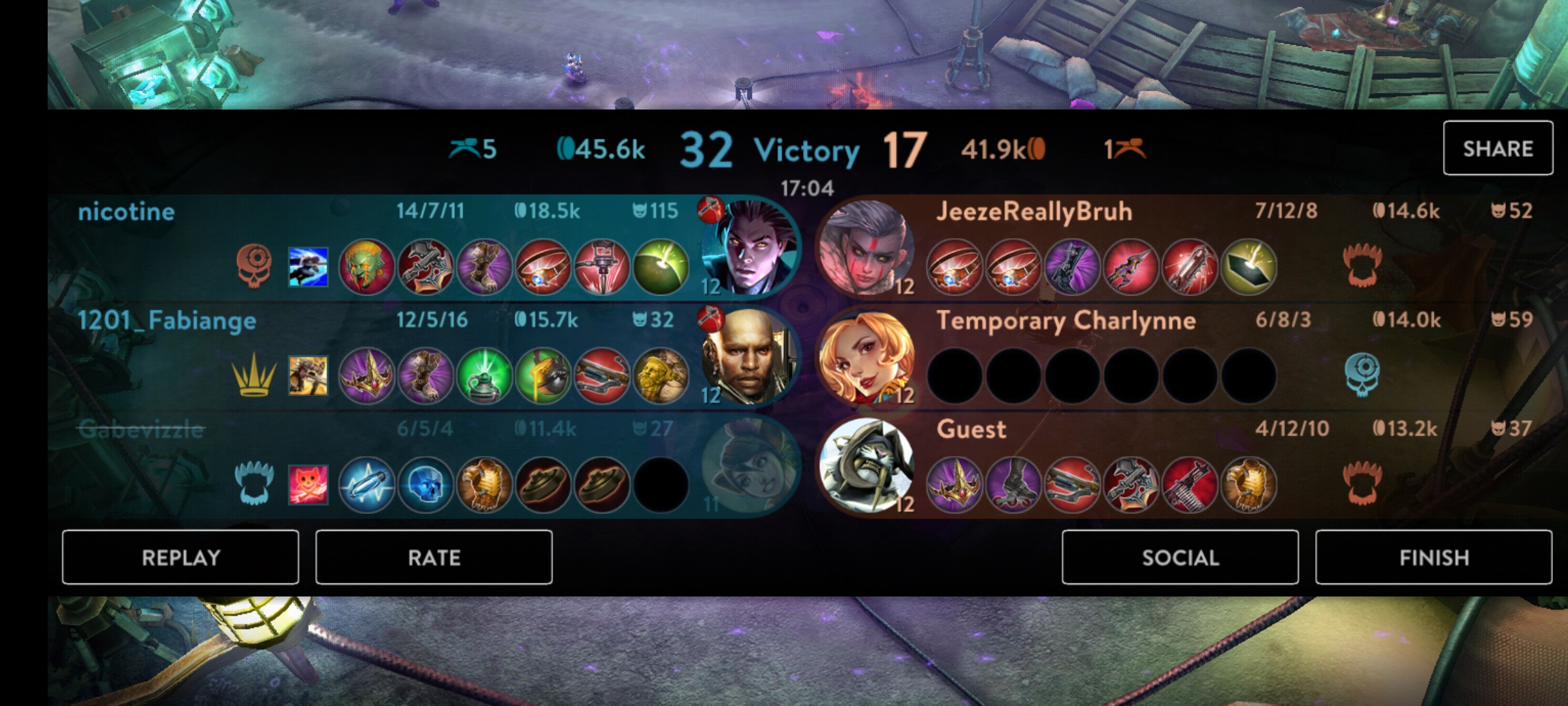Open the SOCIAL panel
This screenshot has width=1568, height=706.
tap(1181, 558)
